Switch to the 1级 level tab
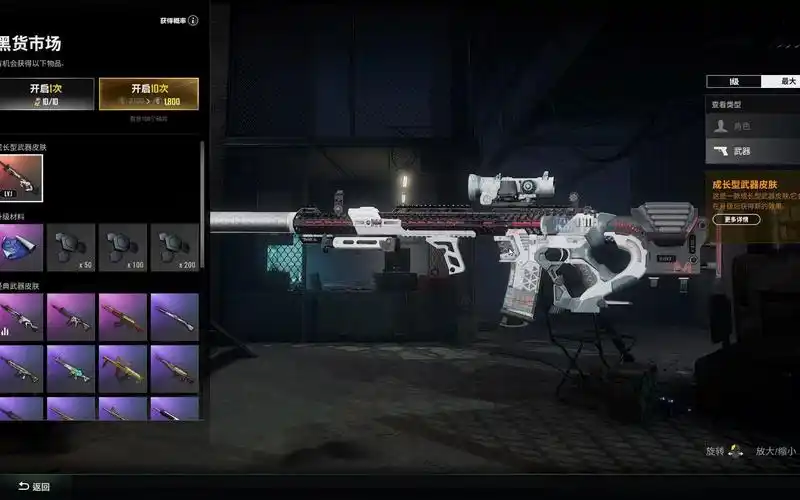The image size is (800, 500). click(733, 81)
